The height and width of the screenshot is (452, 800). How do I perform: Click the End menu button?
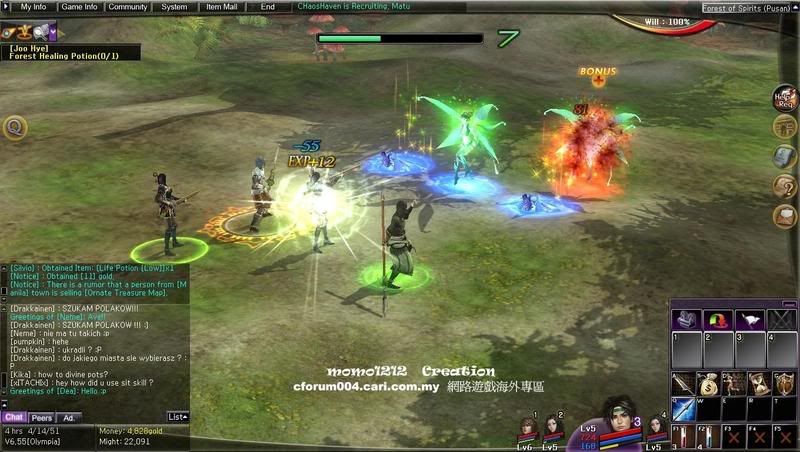point(268,6)
